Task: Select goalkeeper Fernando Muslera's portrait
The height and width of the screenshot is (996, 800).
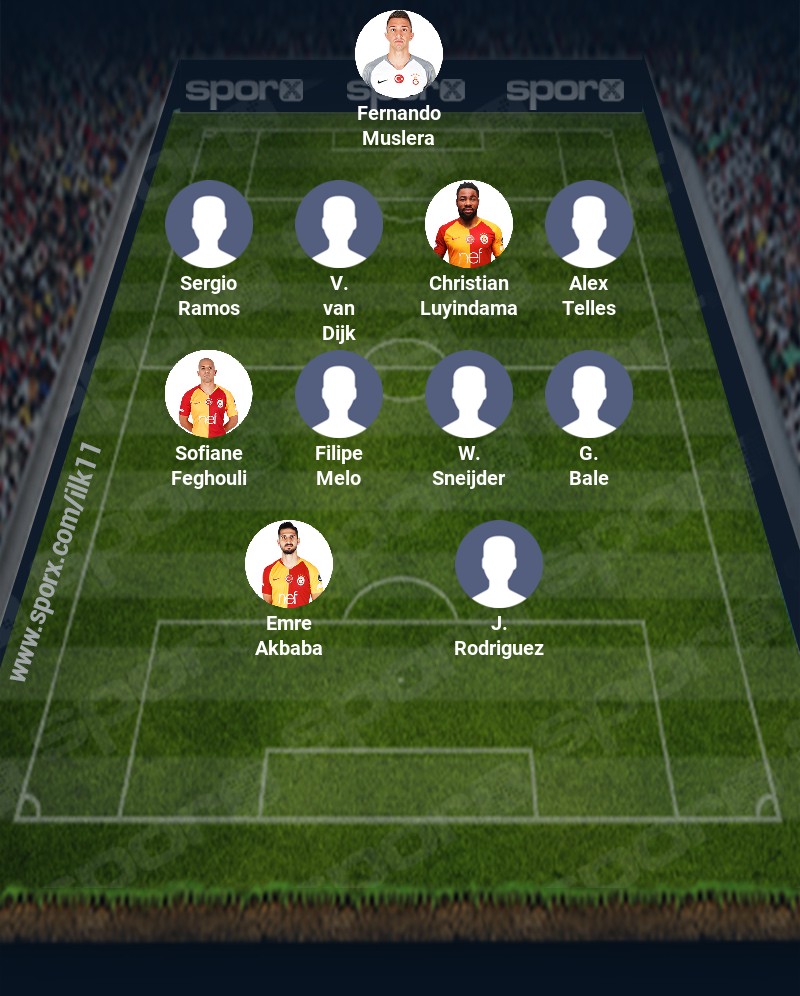Action: (399, 54)
